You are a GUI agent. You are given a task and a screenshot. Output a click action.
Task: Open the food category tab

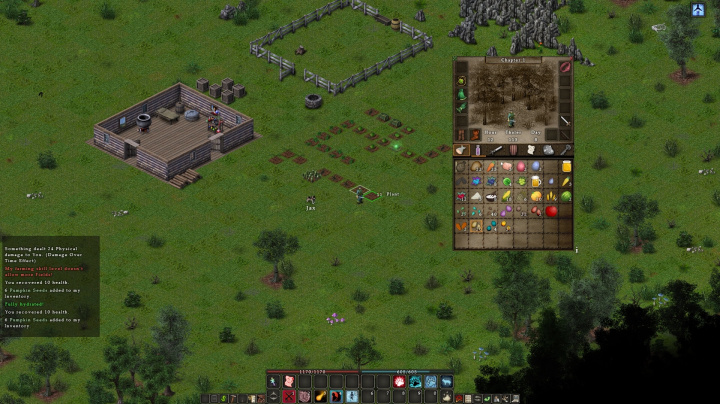[x=461, y=150]
